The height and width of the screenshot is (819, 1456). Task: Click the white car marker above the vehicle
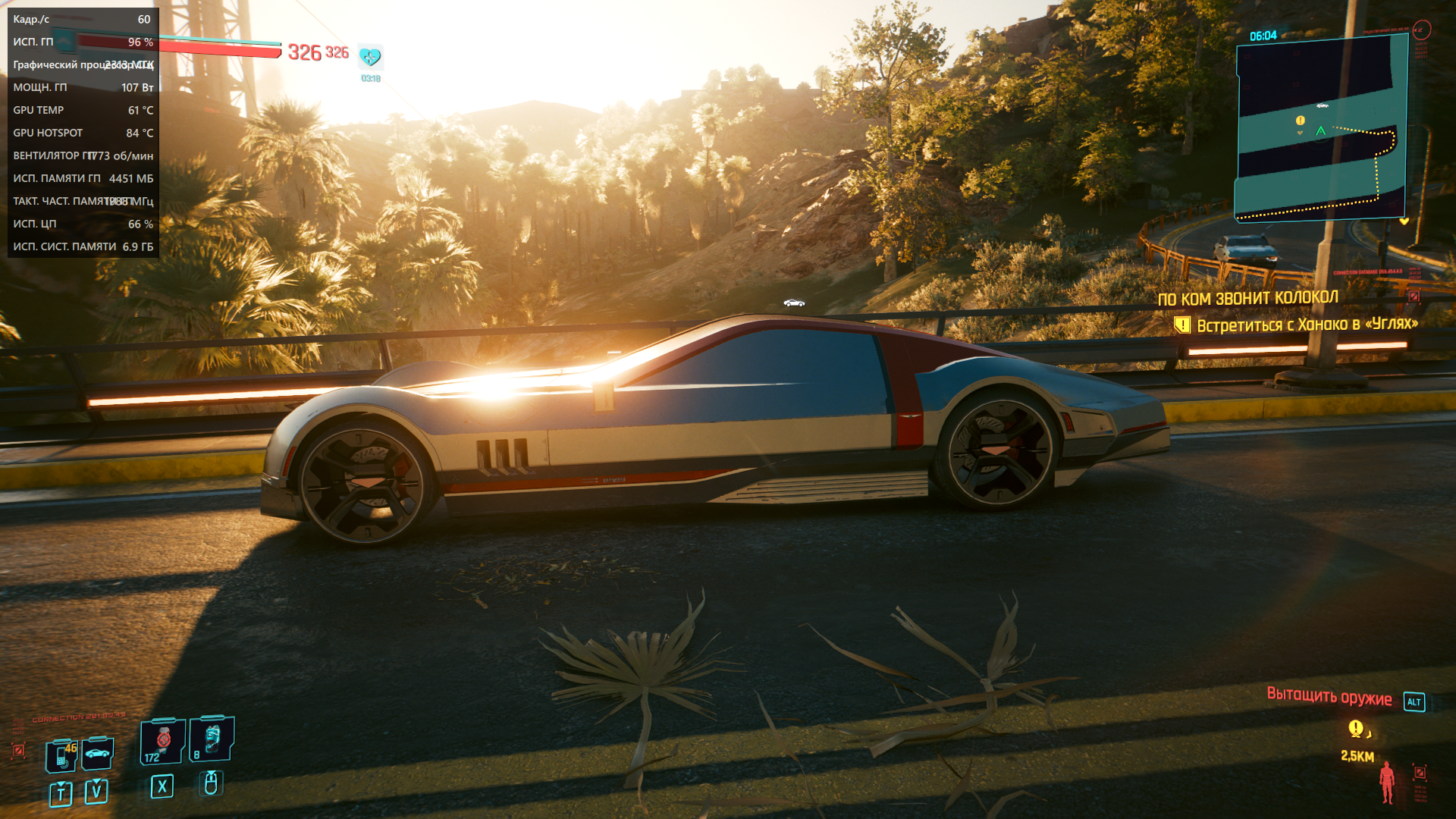(794, 303)
